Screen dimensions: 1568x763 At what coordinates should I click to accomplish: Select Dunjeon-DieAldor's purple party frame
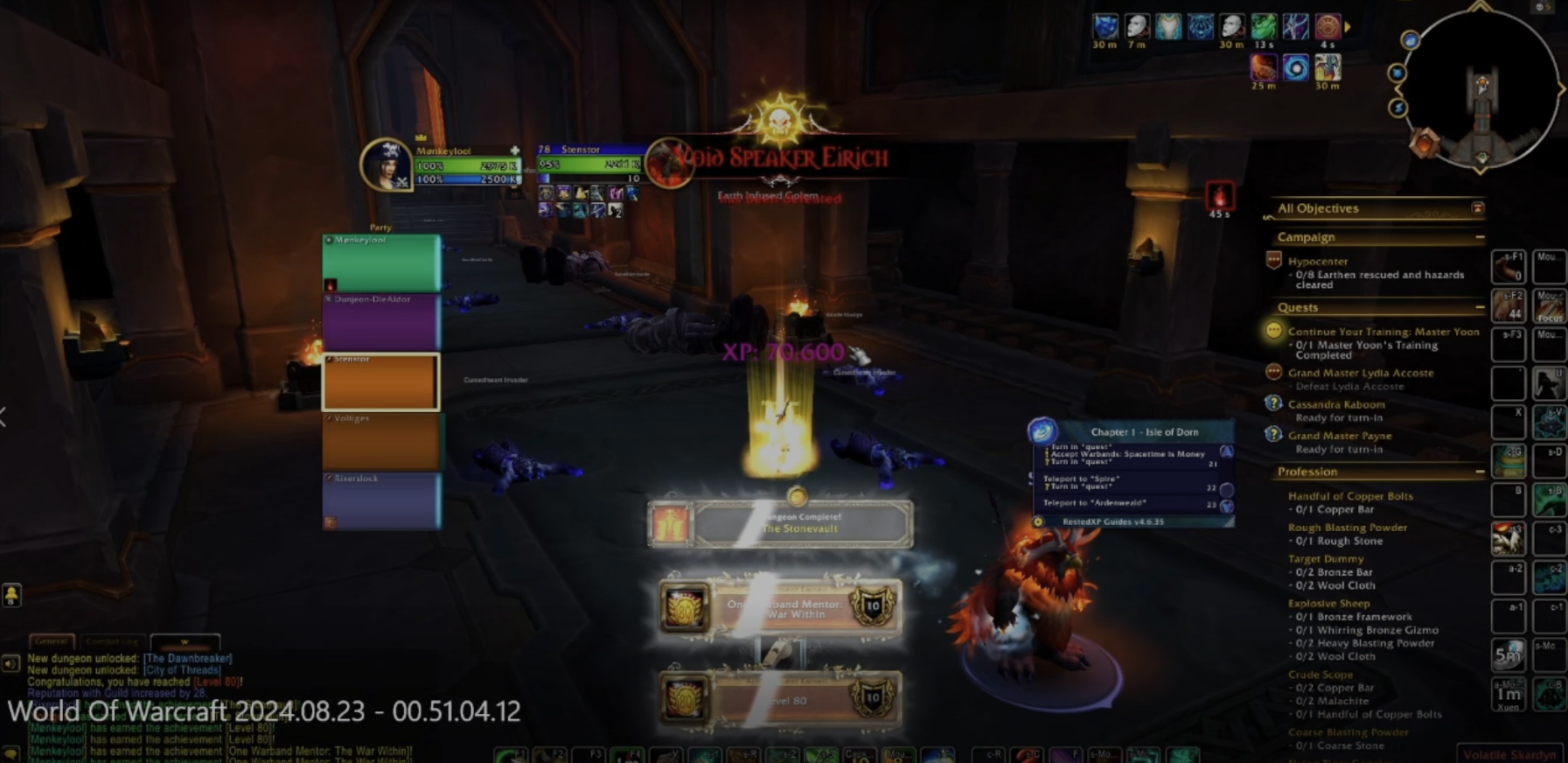coord(380,322)
